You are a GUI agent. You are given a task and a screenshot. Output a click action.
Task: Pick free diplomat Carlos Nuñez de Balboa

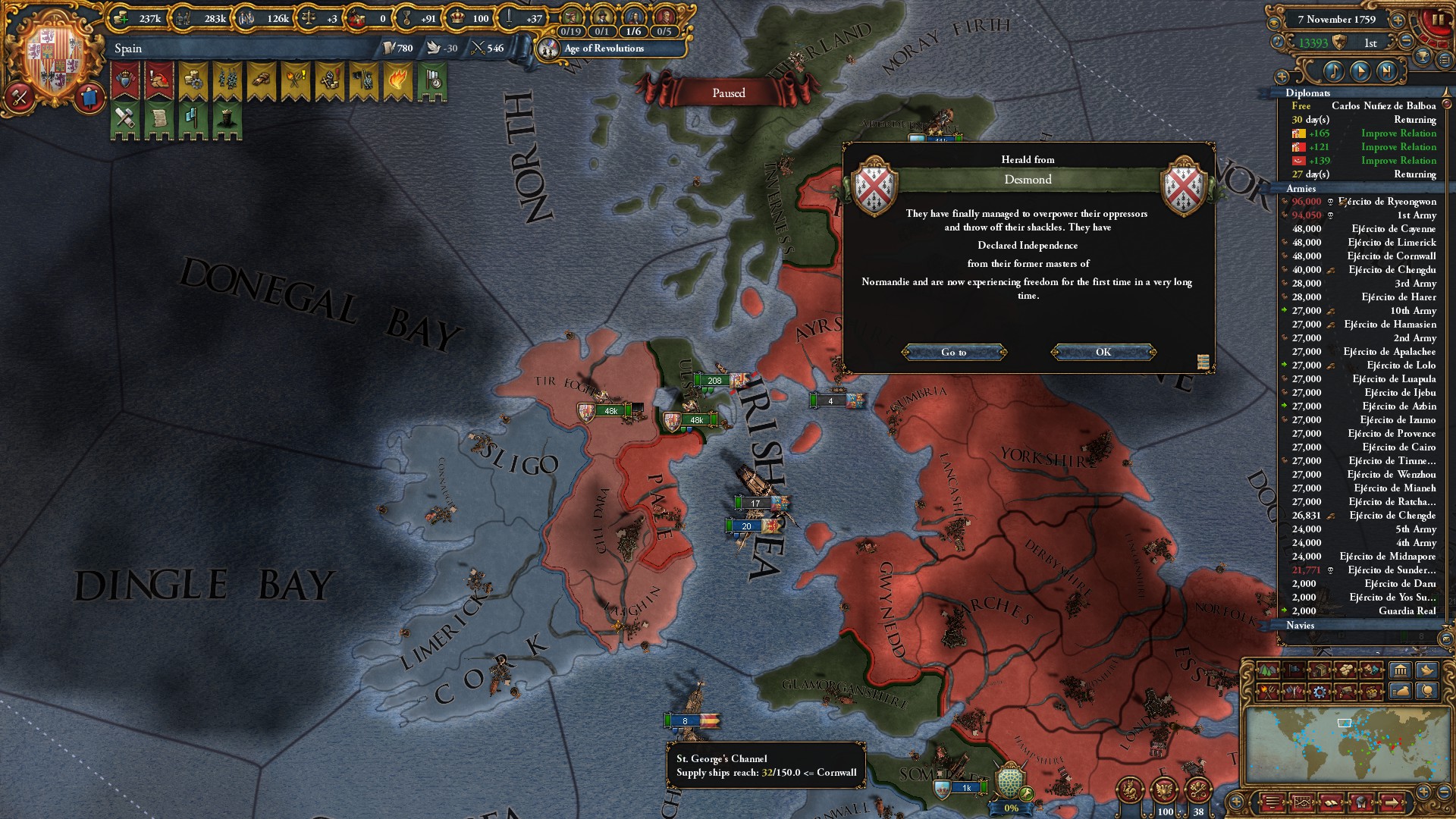click(x=1383, y=106)
